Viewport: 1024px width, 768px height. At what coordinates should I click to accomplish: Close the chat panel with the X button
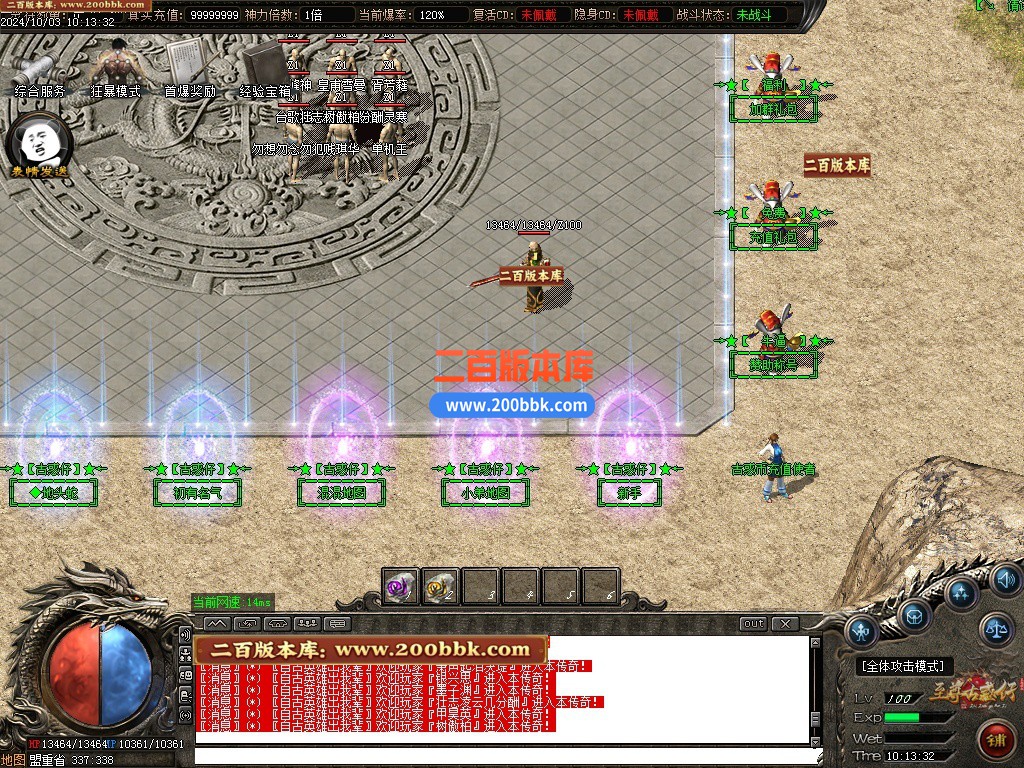(786, 624)
